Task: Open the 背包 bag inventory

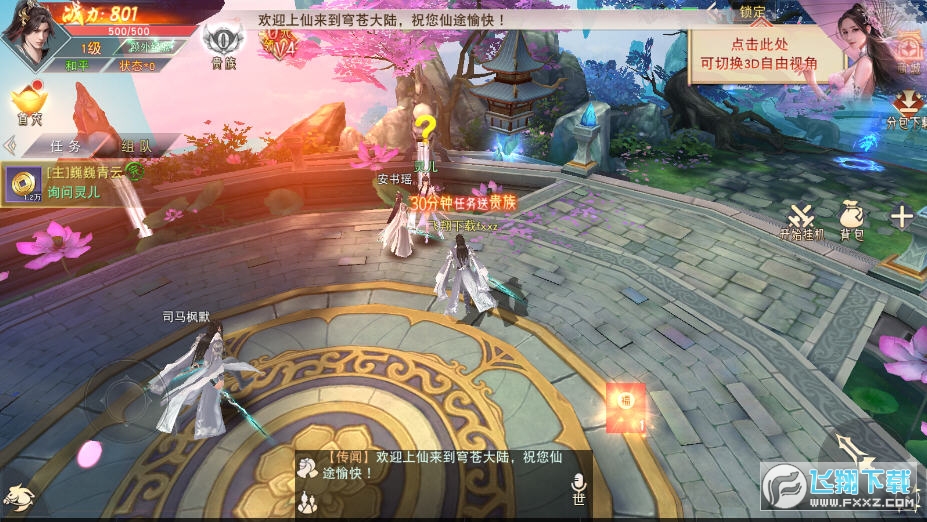Action: tap(852, 221)
